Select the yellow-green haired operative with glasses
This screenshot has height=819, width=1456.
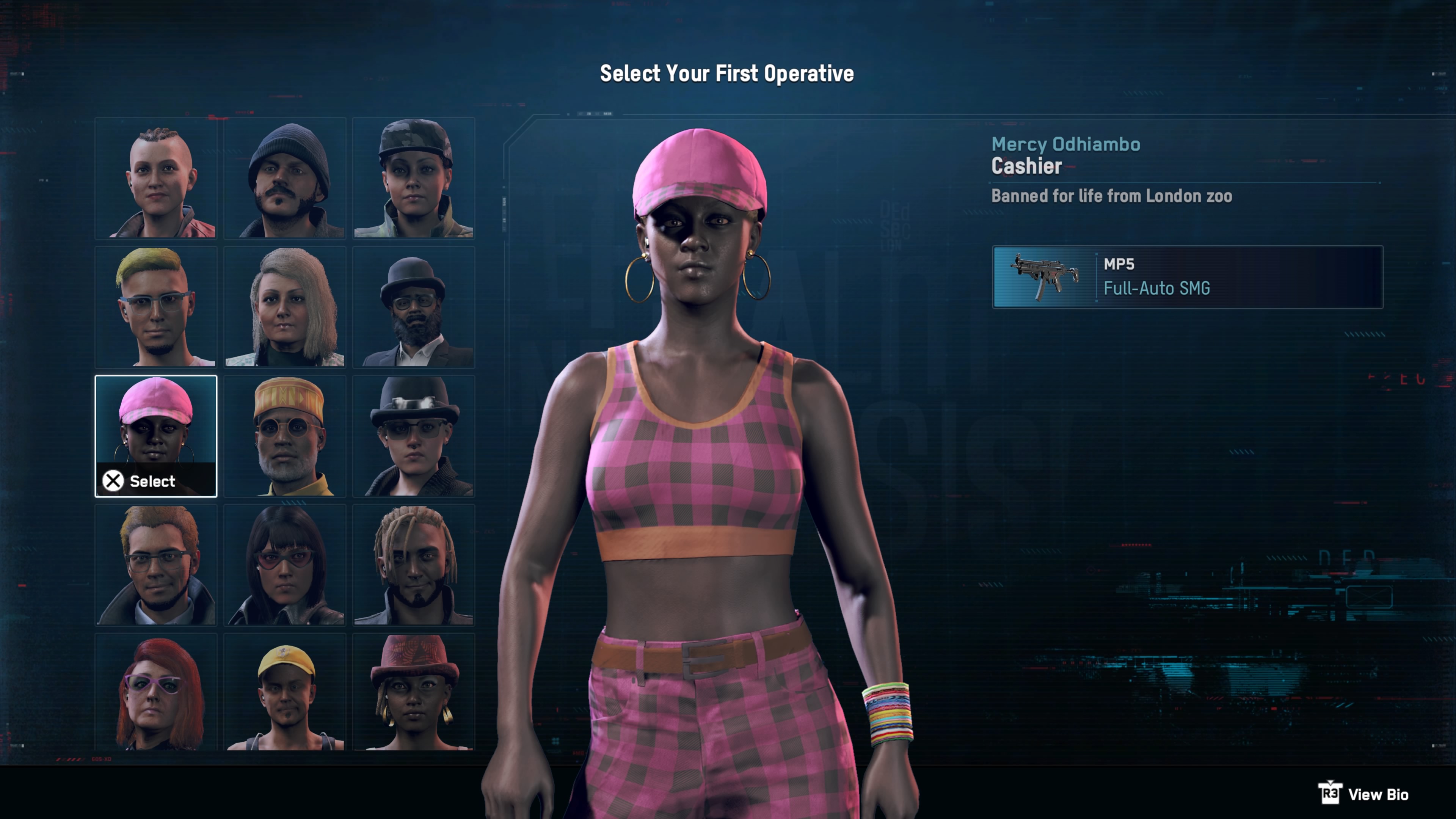click(x=156, y=307)
